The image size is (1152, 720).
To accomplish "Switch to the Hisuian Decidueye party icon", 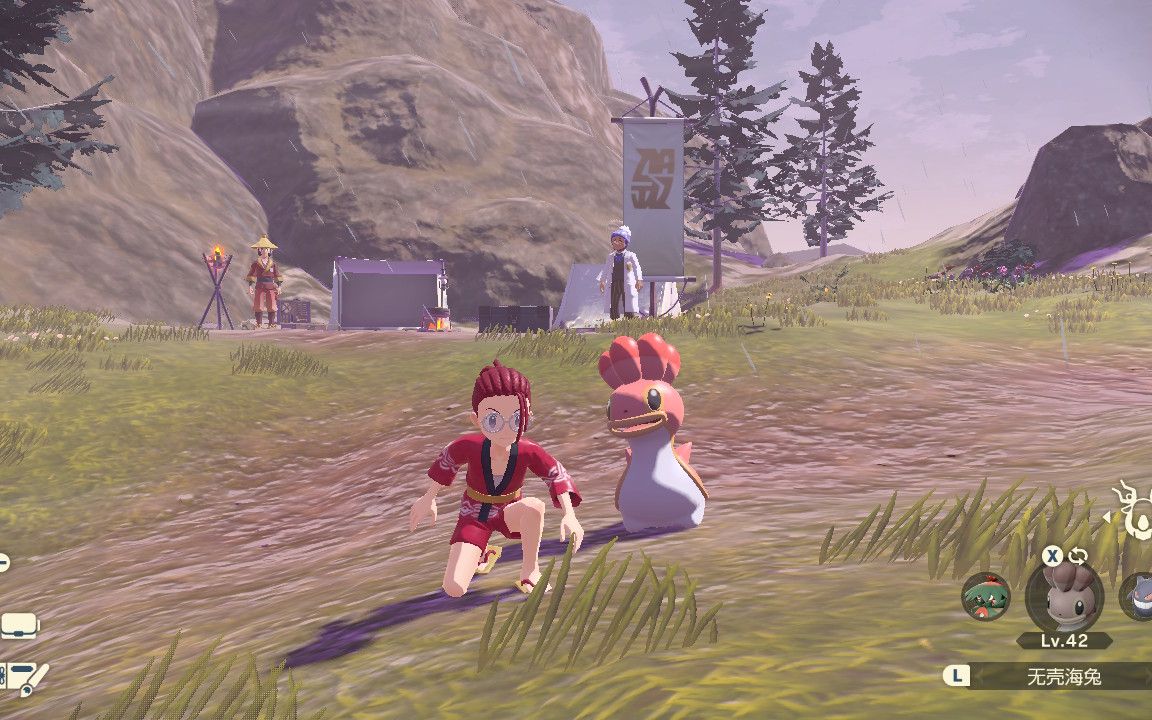I will click(x=985, y=597).
